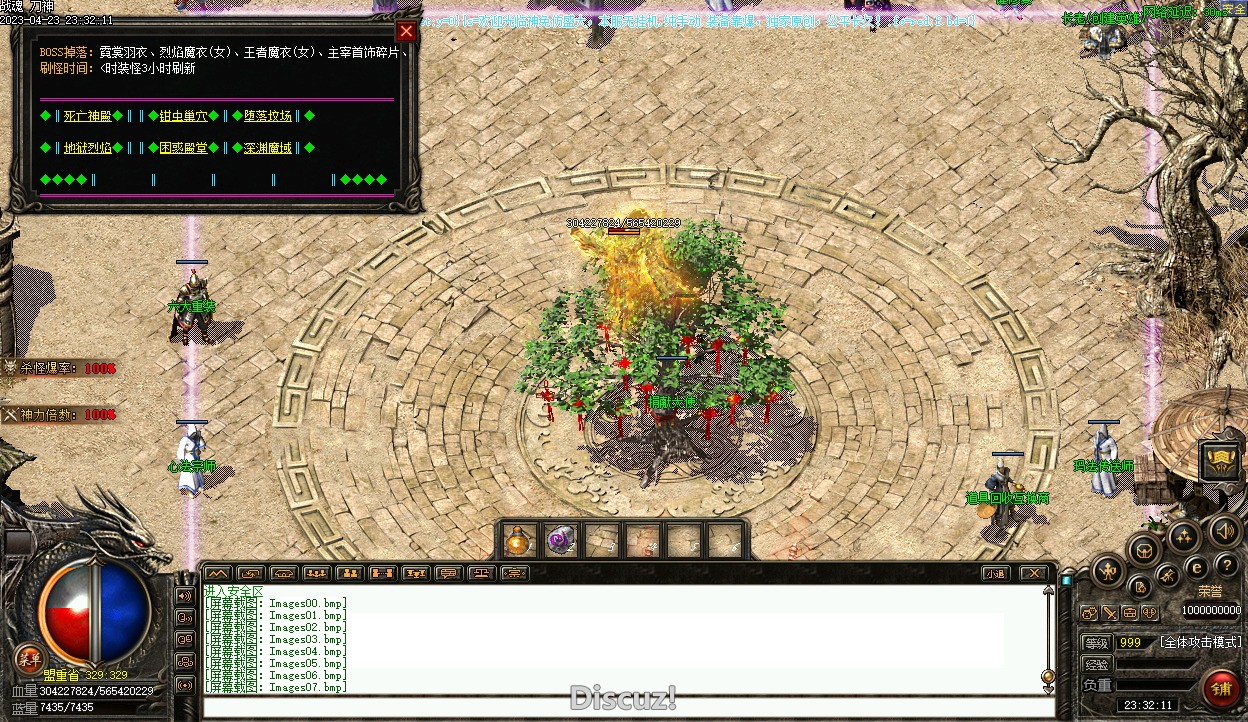
Task: Click the 小退 logout button
Action: (x=994, y=573)
